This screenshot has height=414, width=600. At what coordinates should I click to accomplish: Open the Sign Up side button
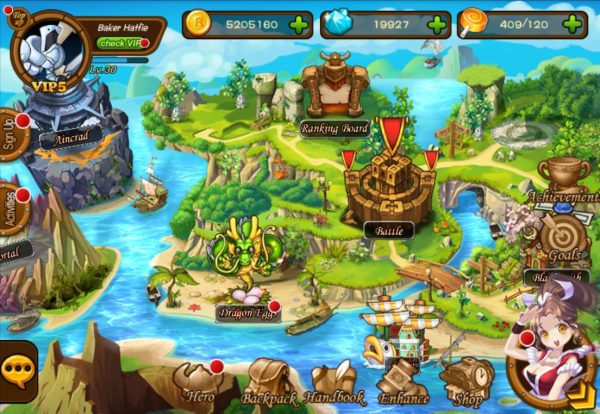(12, 133)
